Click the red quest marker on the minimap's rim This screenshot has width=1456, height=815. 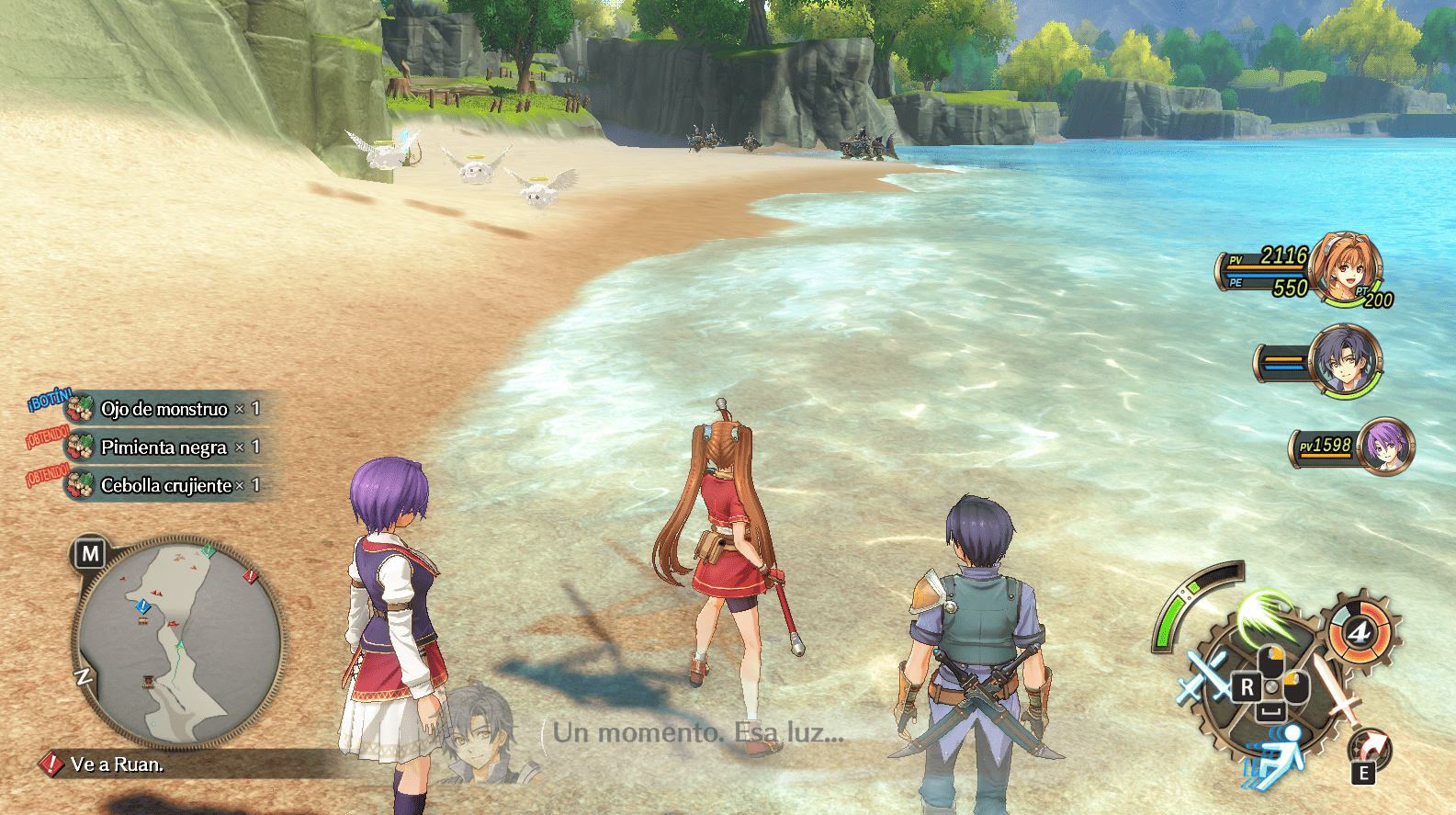(250, 576)
